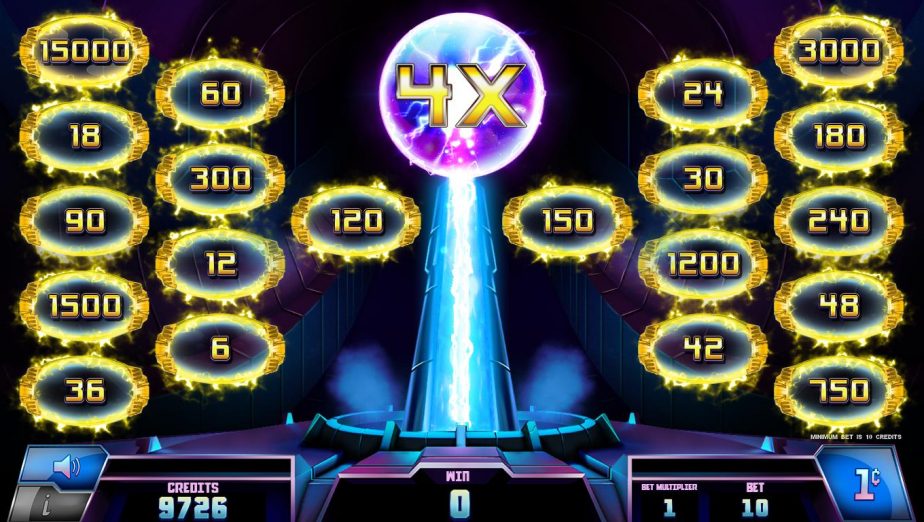Pick the 120 prize oval

(x=356, y=221)
